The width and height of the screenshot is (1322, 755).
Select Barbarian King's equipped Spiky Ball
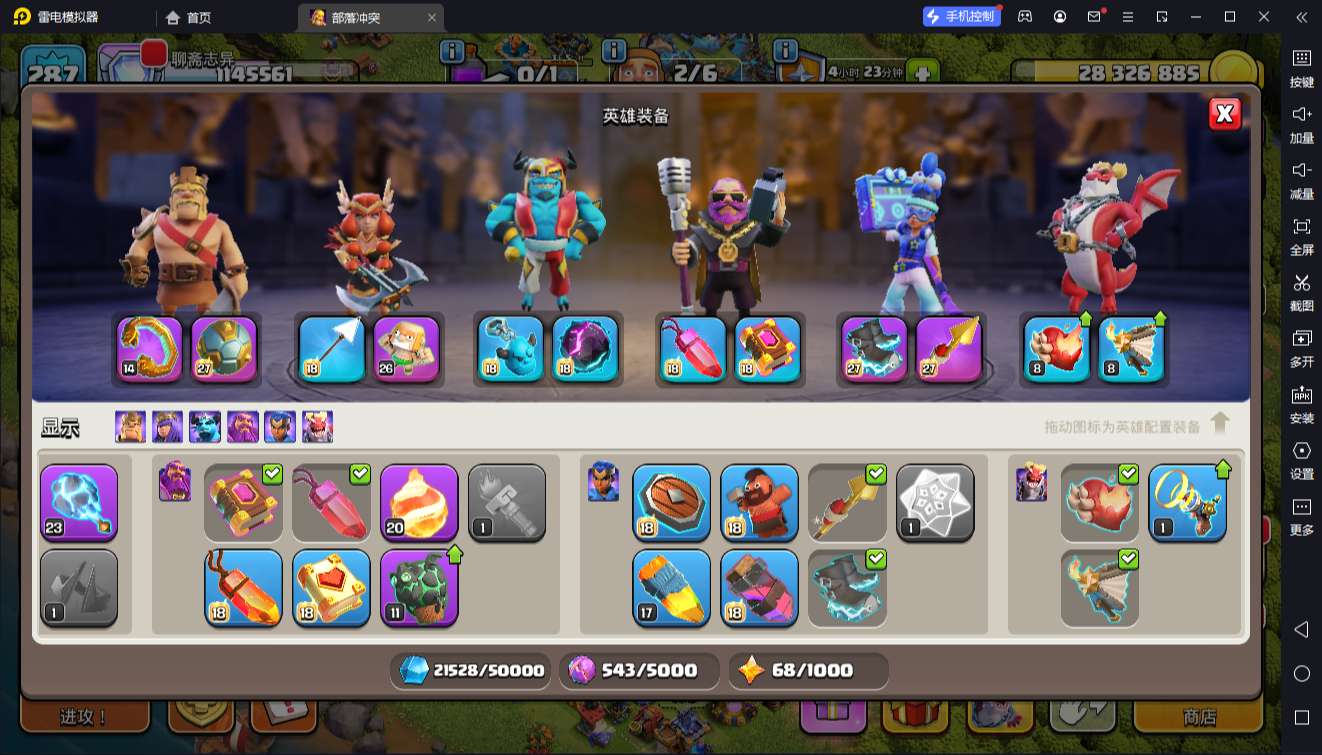click(224, 349)
